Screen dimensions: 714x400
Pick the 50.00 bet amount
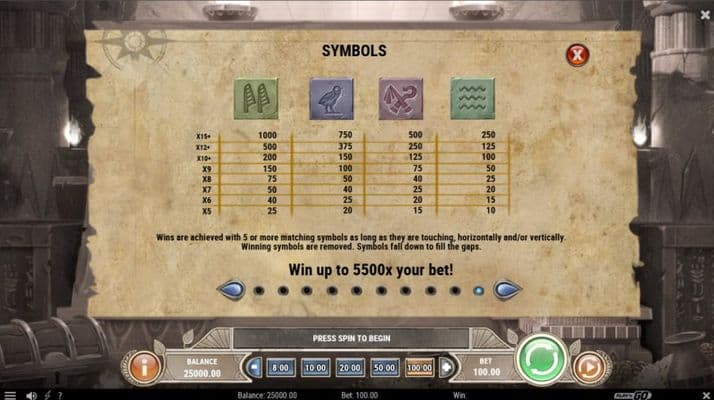384,368
